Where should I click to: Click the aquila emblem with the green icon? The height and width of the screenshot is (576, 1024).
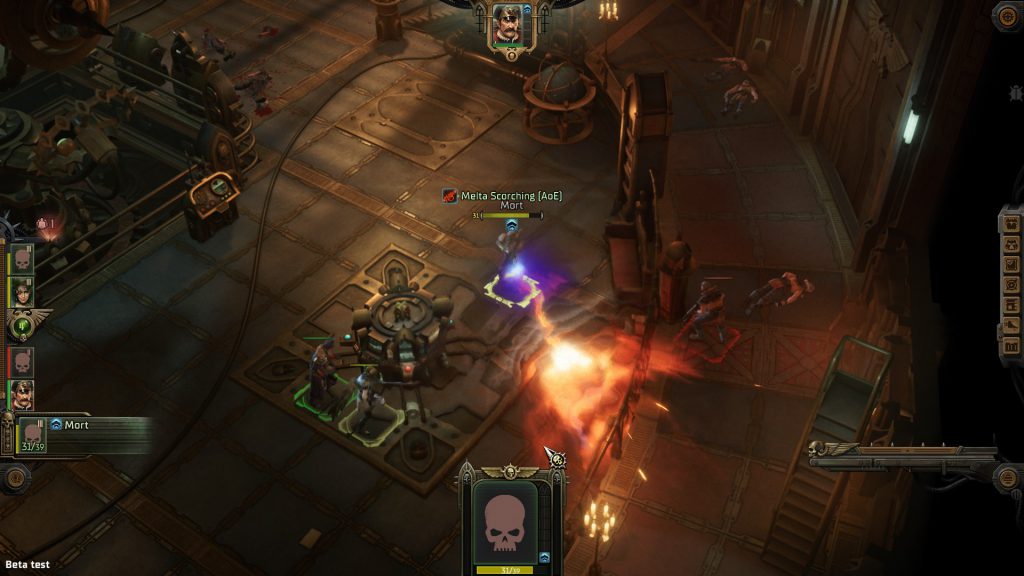click(22, 324)
